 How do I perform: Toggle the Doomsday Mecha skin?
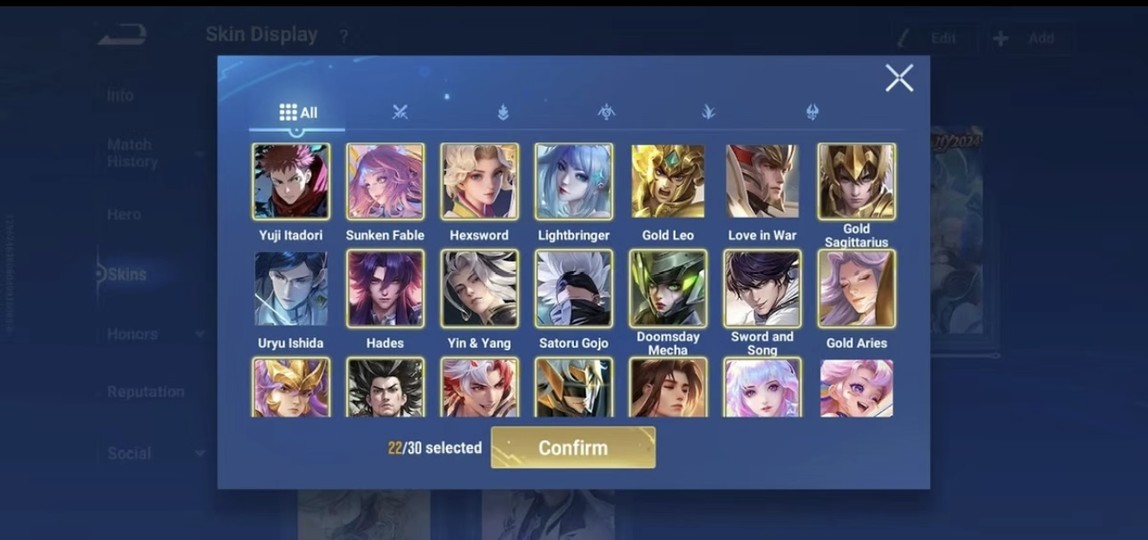pyautogui.click(x=668, y=289)
